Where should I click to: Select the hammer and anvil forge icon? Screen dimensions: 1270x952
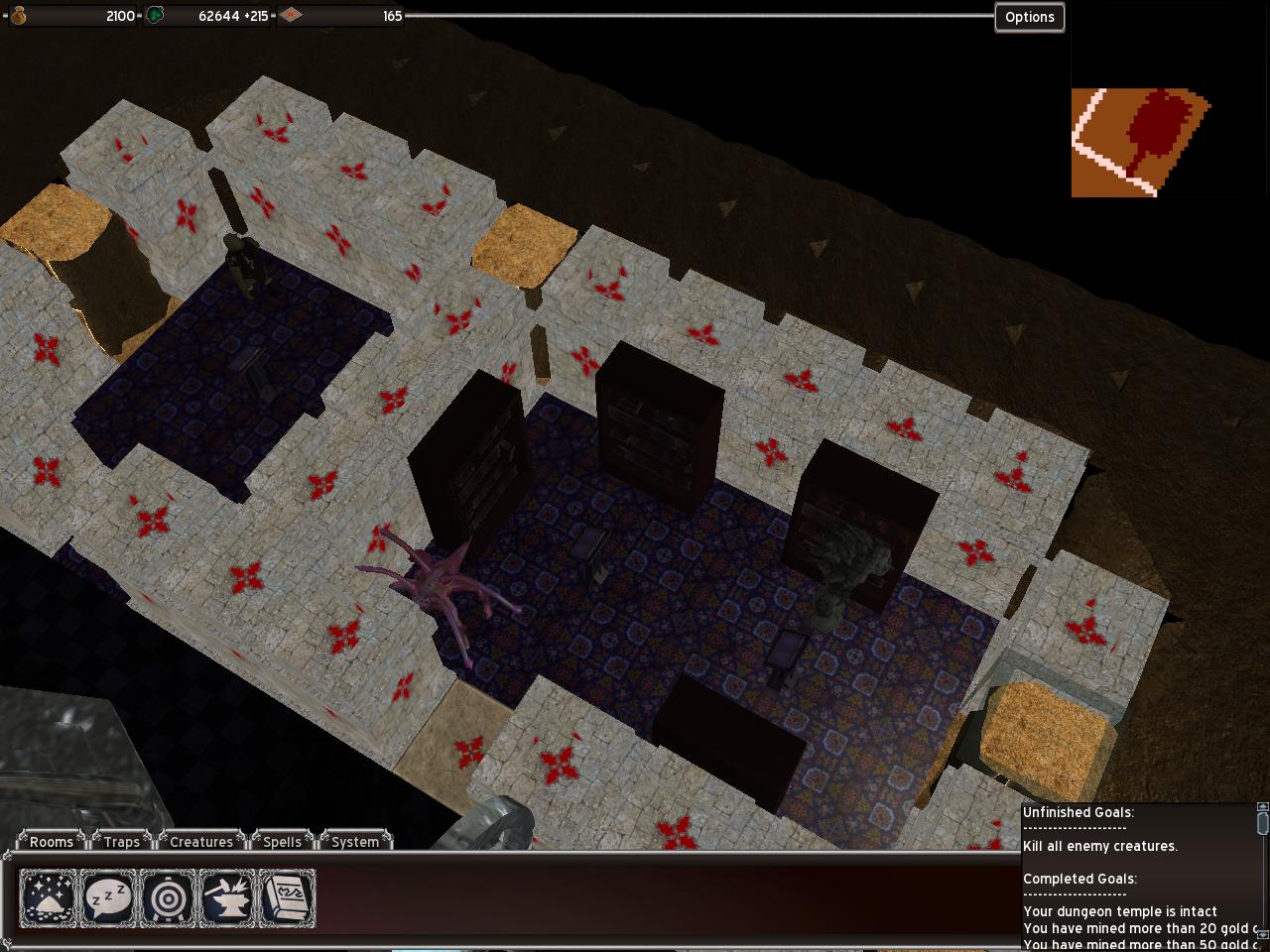pyautogui.click(x=227, y=898)
